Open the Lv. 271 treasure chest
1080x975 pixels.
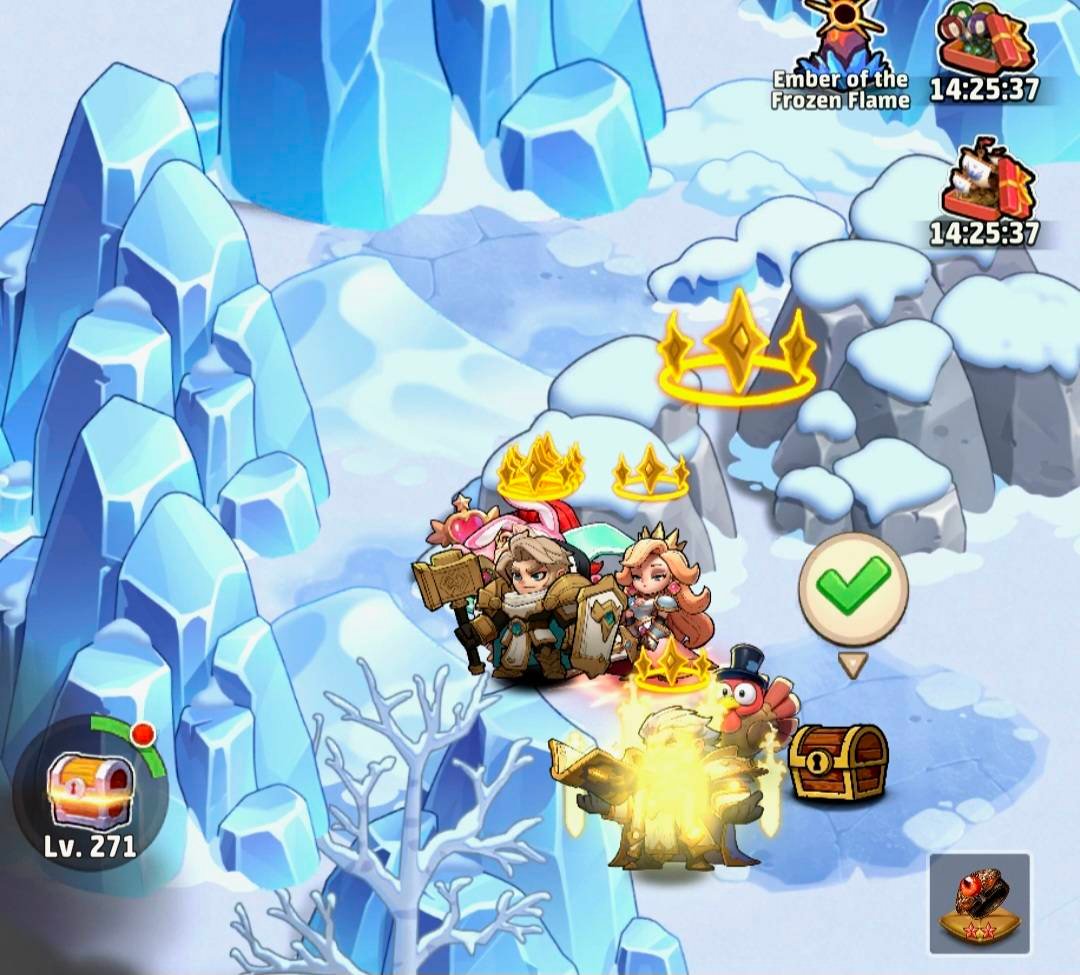click(90, 790)
